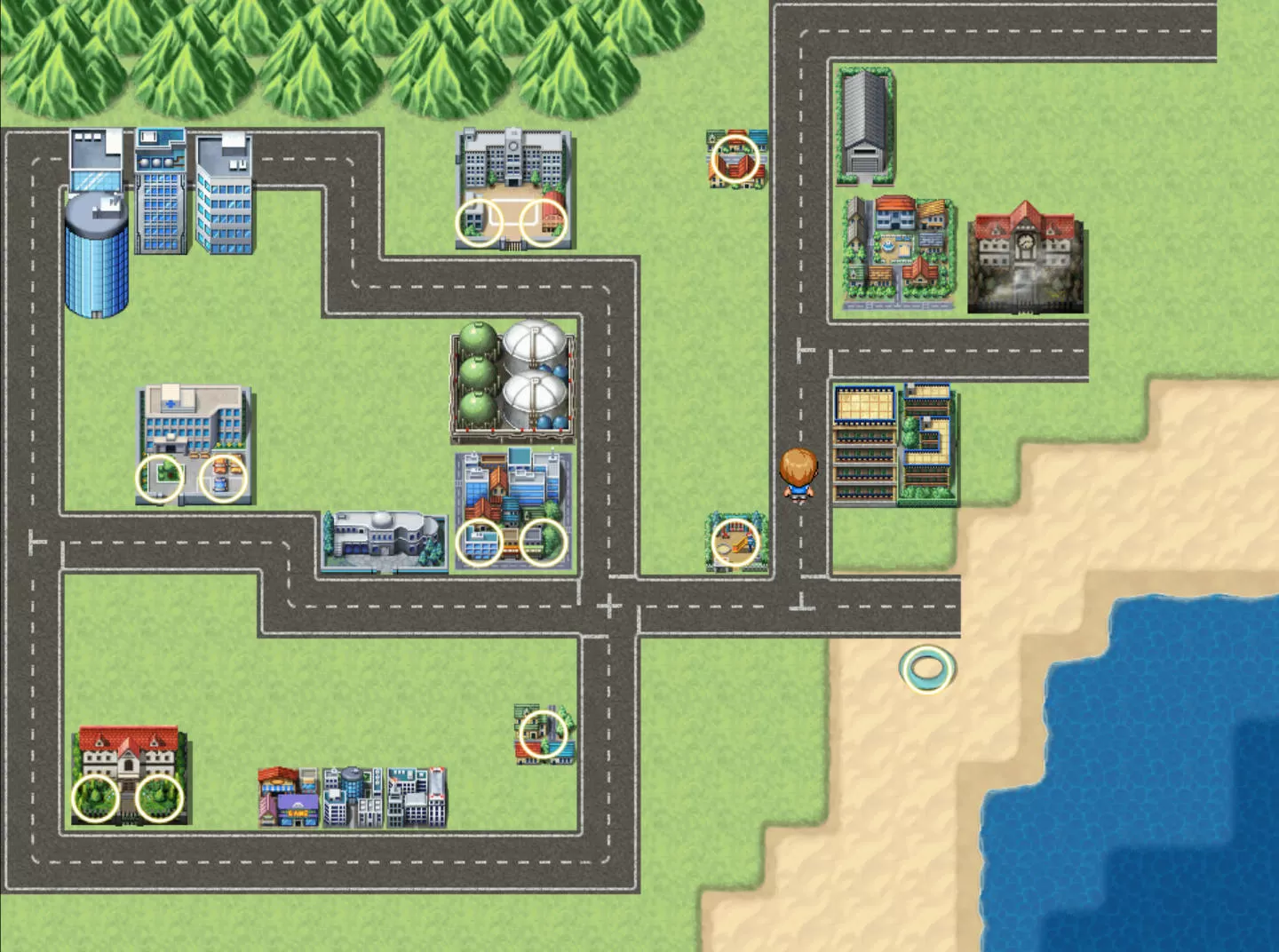This screenshot has width=1279, height=952.
Task: Select the blue ring marker on the beach
Action: (926, 669)
